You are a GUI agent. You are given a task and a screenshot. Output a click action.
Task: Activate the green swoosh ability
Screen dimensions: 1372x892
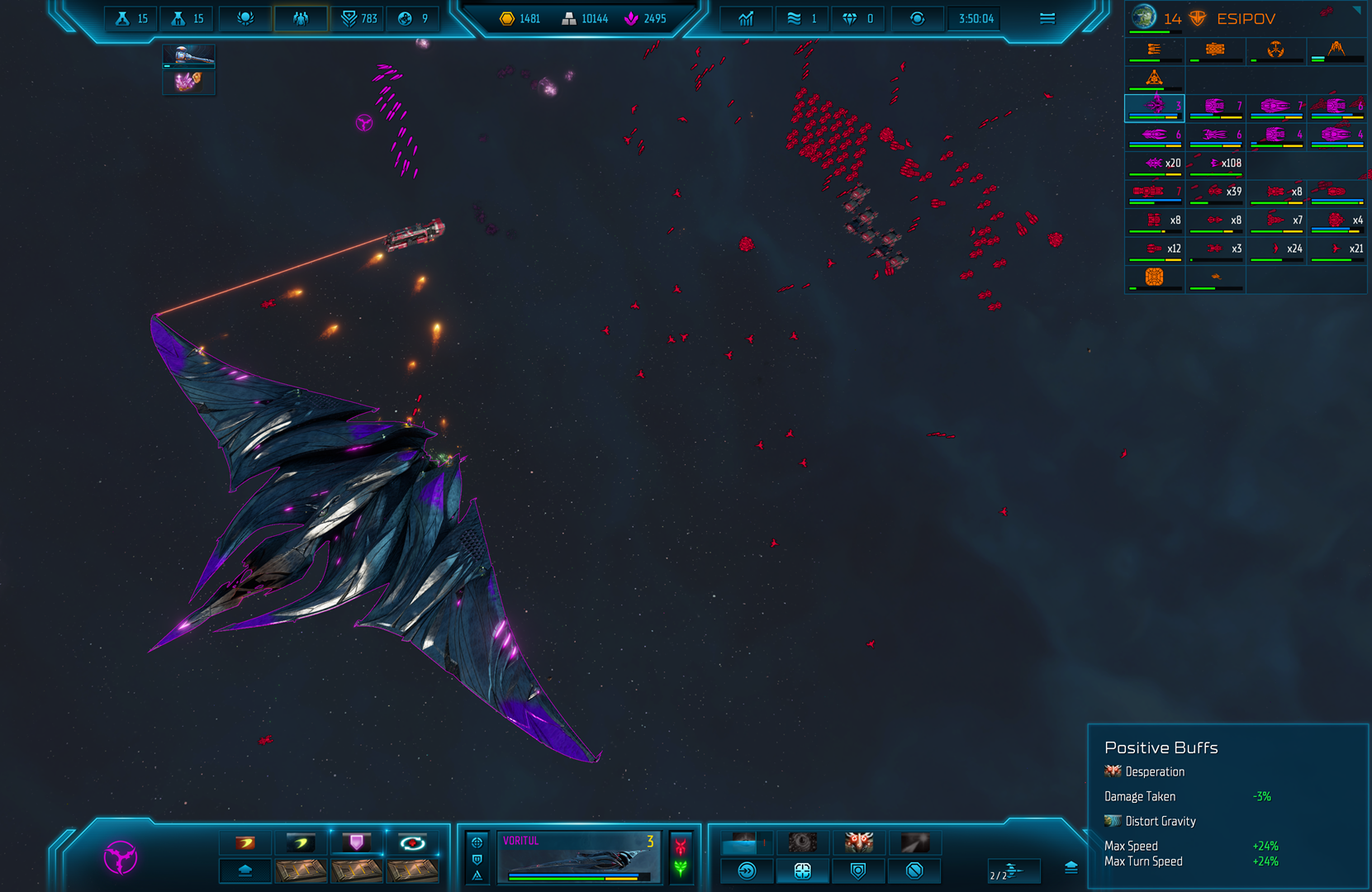301,842
